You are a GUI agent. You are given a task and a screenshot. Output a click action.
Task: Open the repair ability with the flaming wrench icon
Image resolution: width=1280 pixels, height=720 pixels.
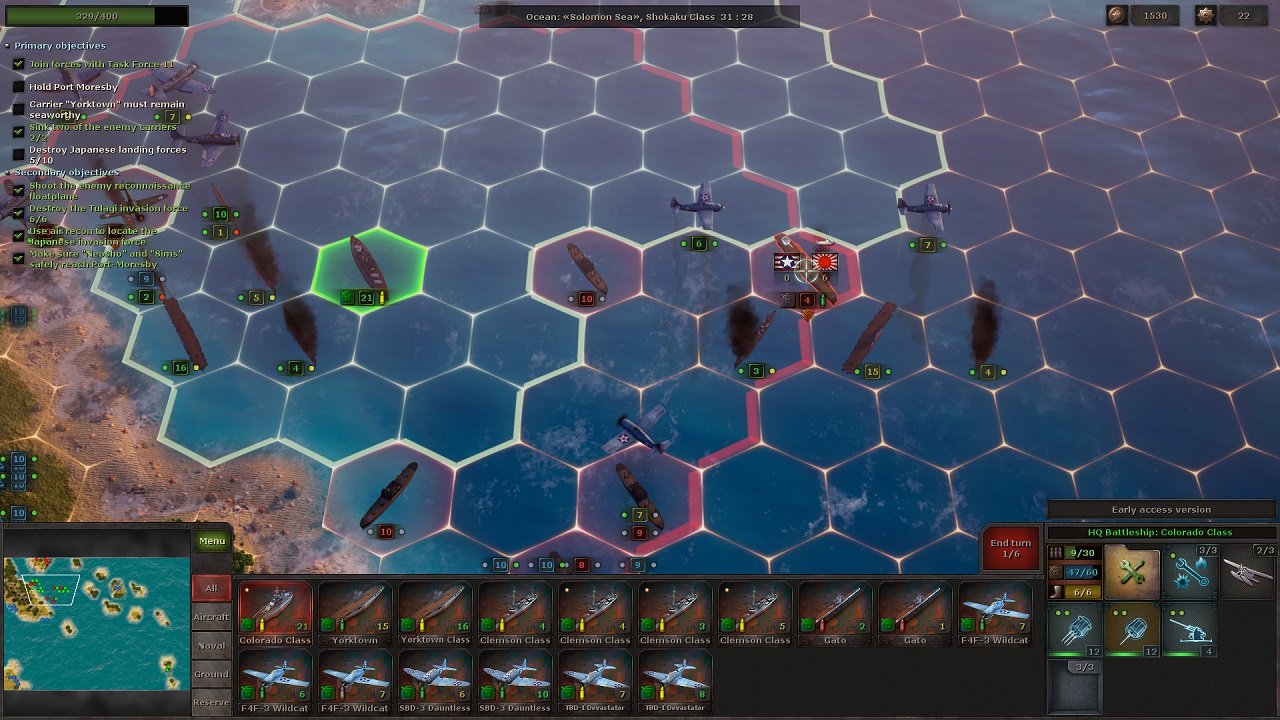(x=1189, y=571)
